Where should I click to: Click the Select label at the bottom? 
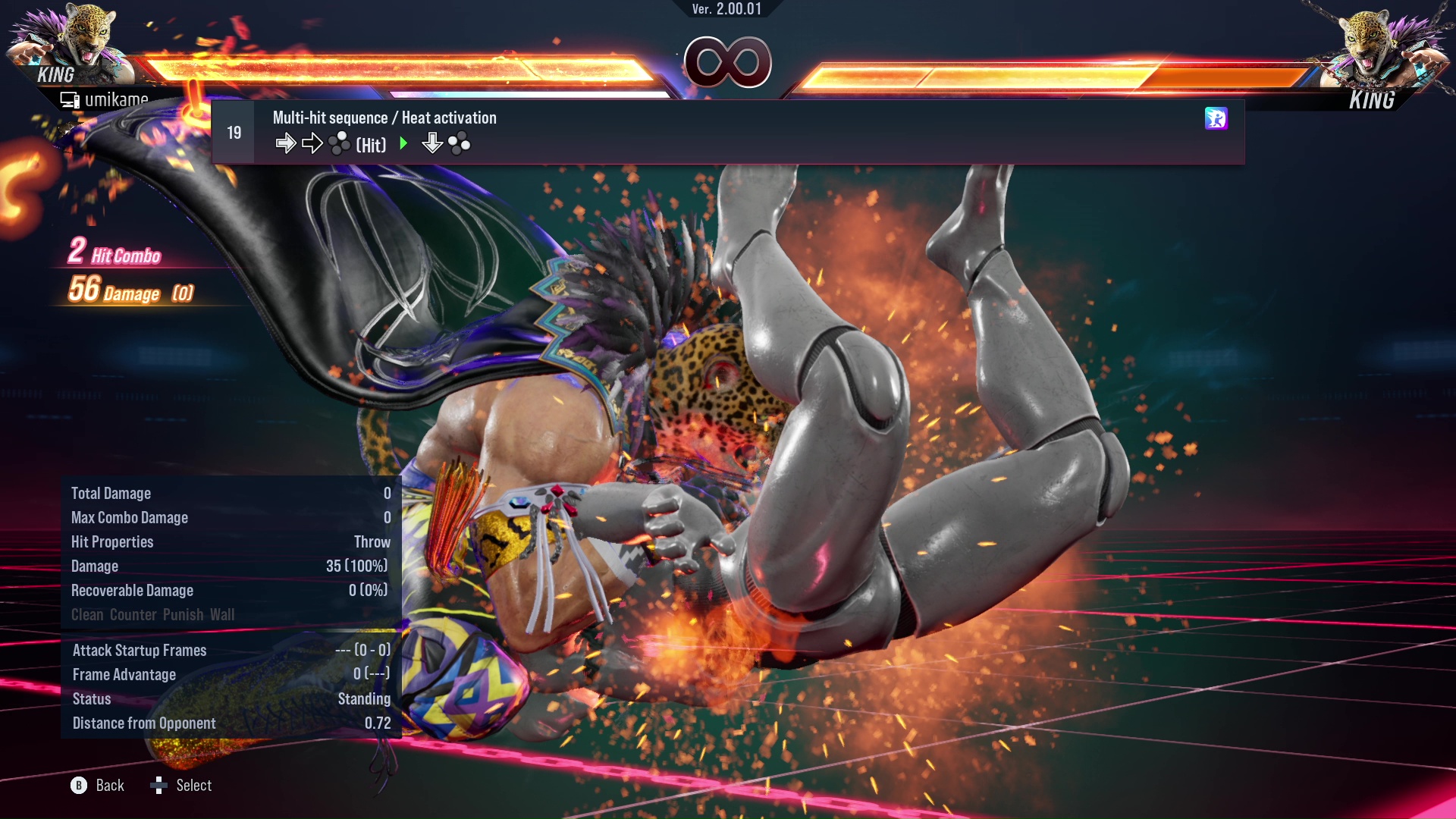click(x=196, y=786)
